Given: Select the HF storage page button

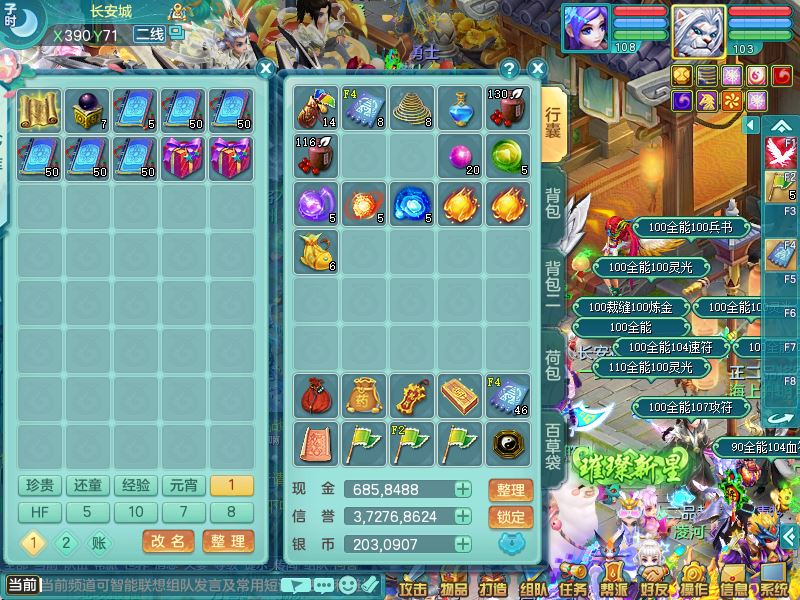Looking at the screenshot, I should [39, 512].
